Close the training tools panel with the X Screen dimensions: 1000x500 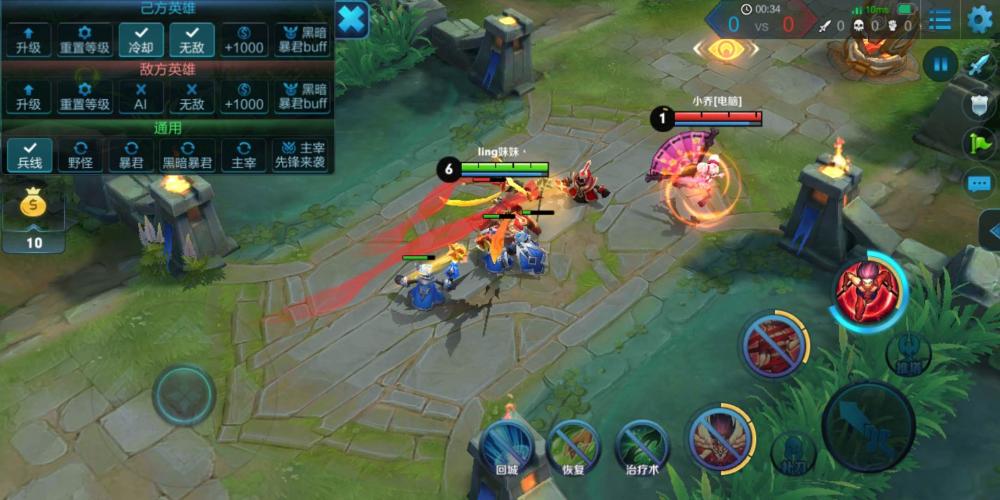point(351,19)
